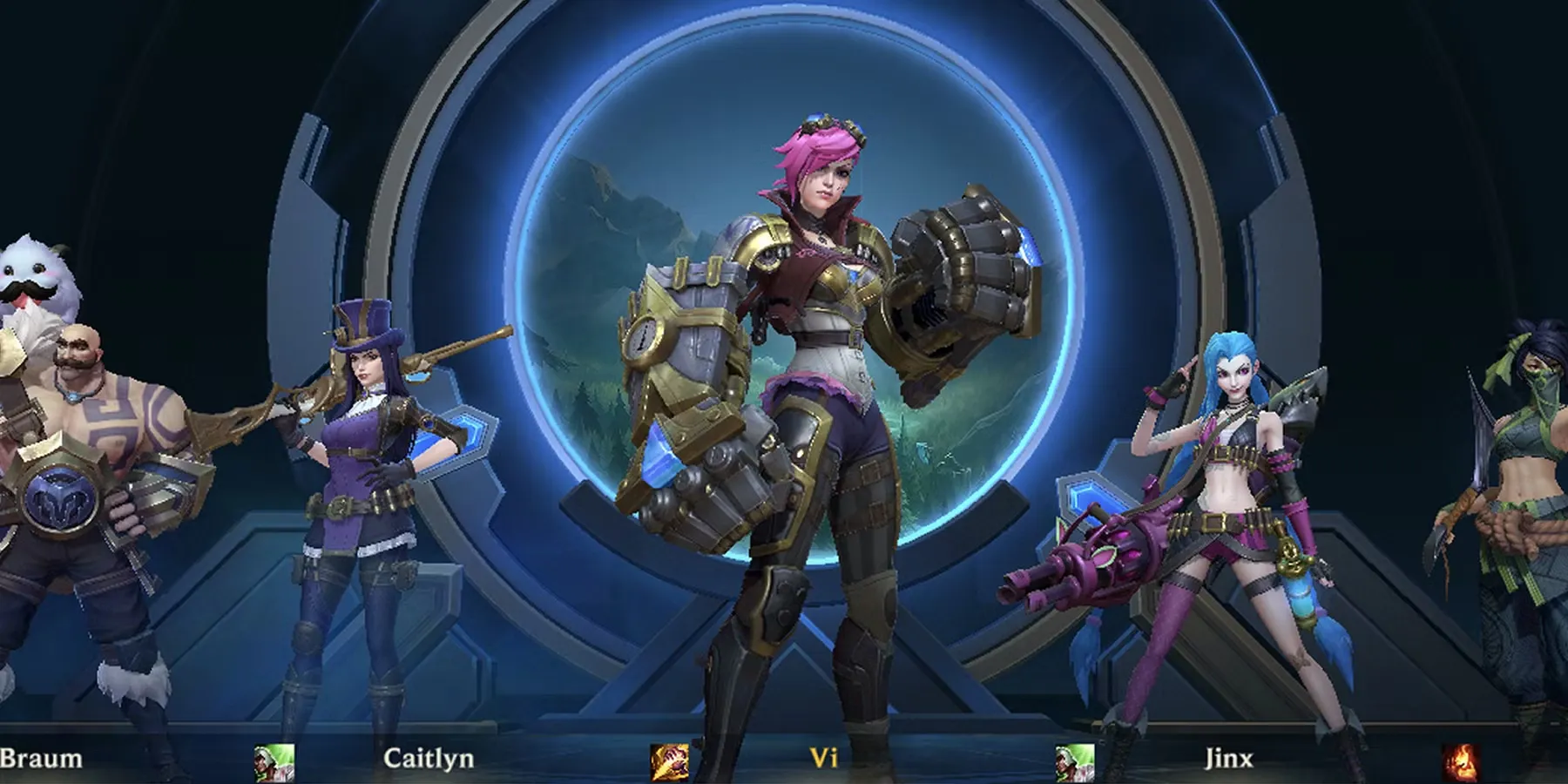Viewport: 1568px width, 784px height.
Task: Click the yellow Flash spell icon
Action: click(669, 763)
